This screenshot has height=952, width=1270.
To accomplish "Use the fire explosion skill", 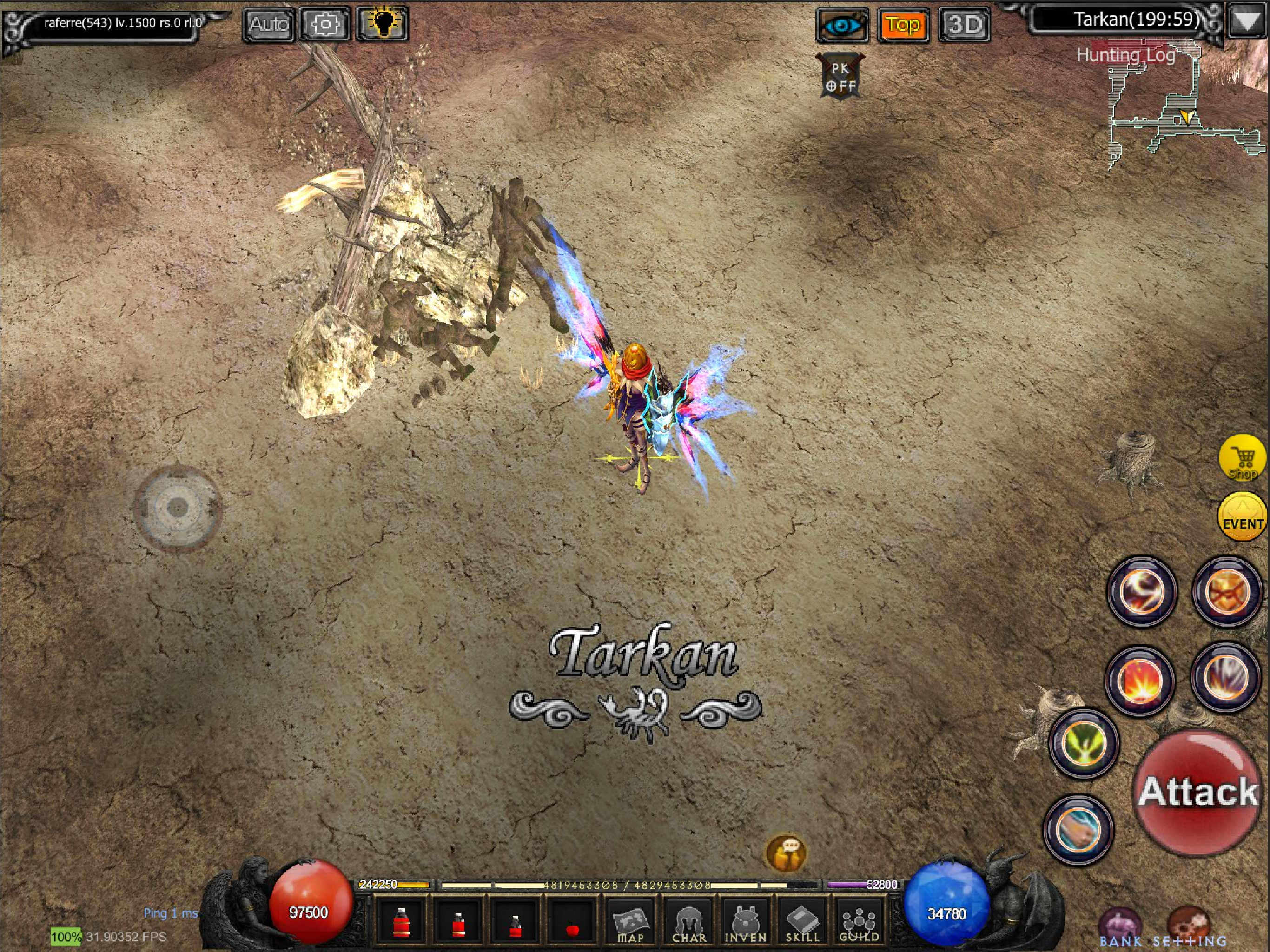I will [1140, 681].
